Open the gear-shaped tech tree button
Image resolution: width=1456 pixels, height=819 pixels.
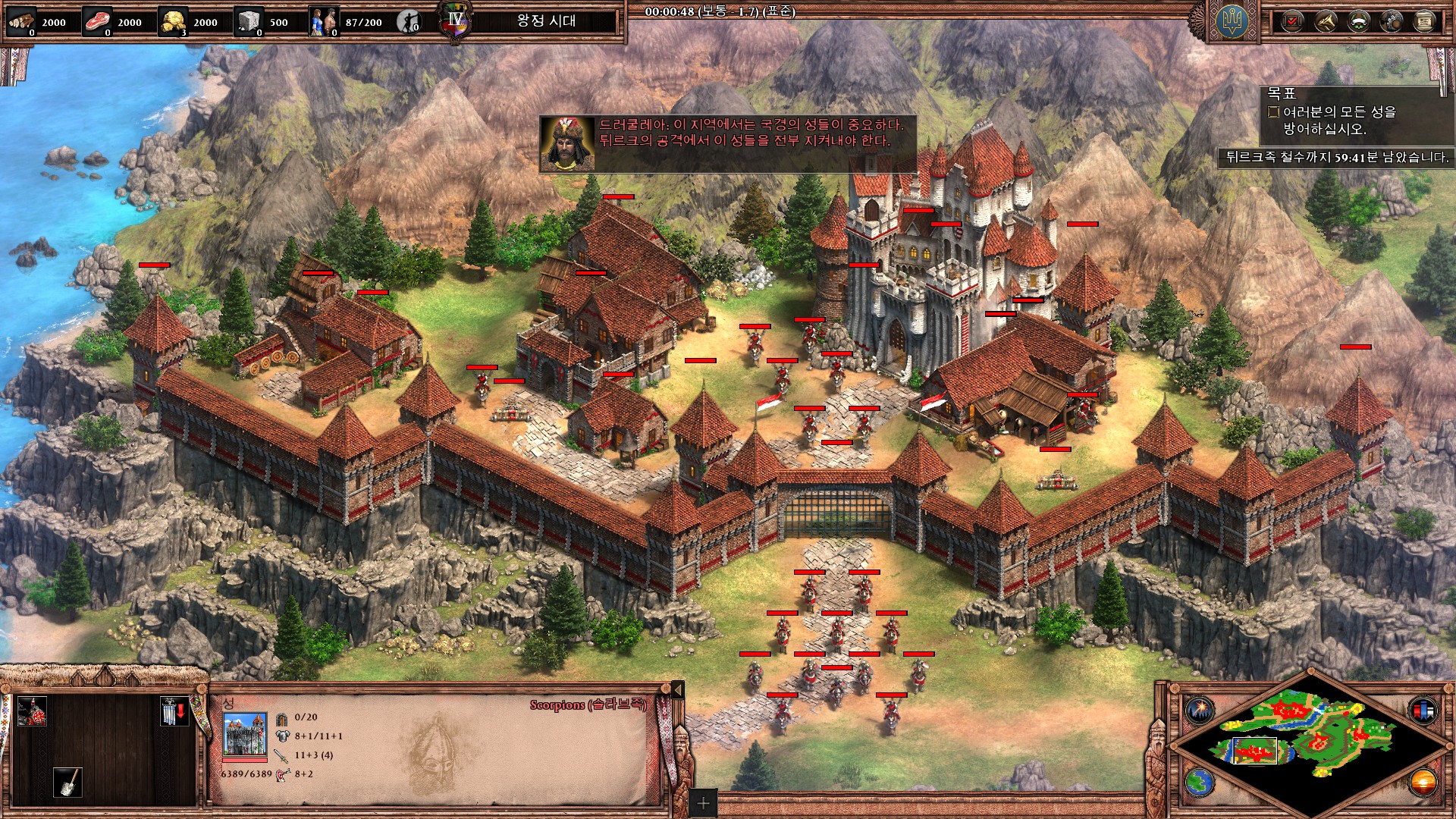1391,21
